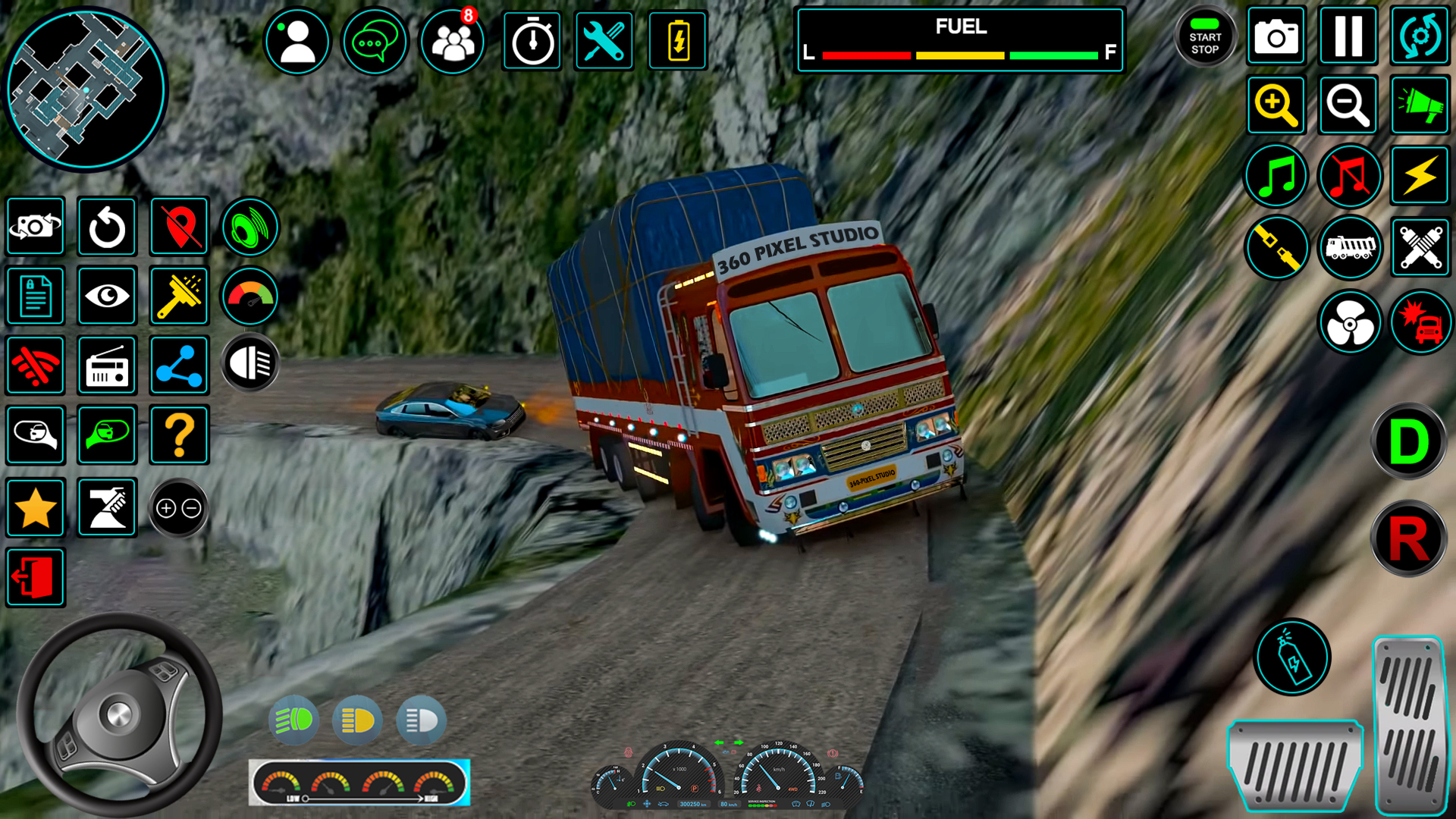
Task: Tap the camera screenshot icon
Action: pyautogui.click(x=1276, y=36)
